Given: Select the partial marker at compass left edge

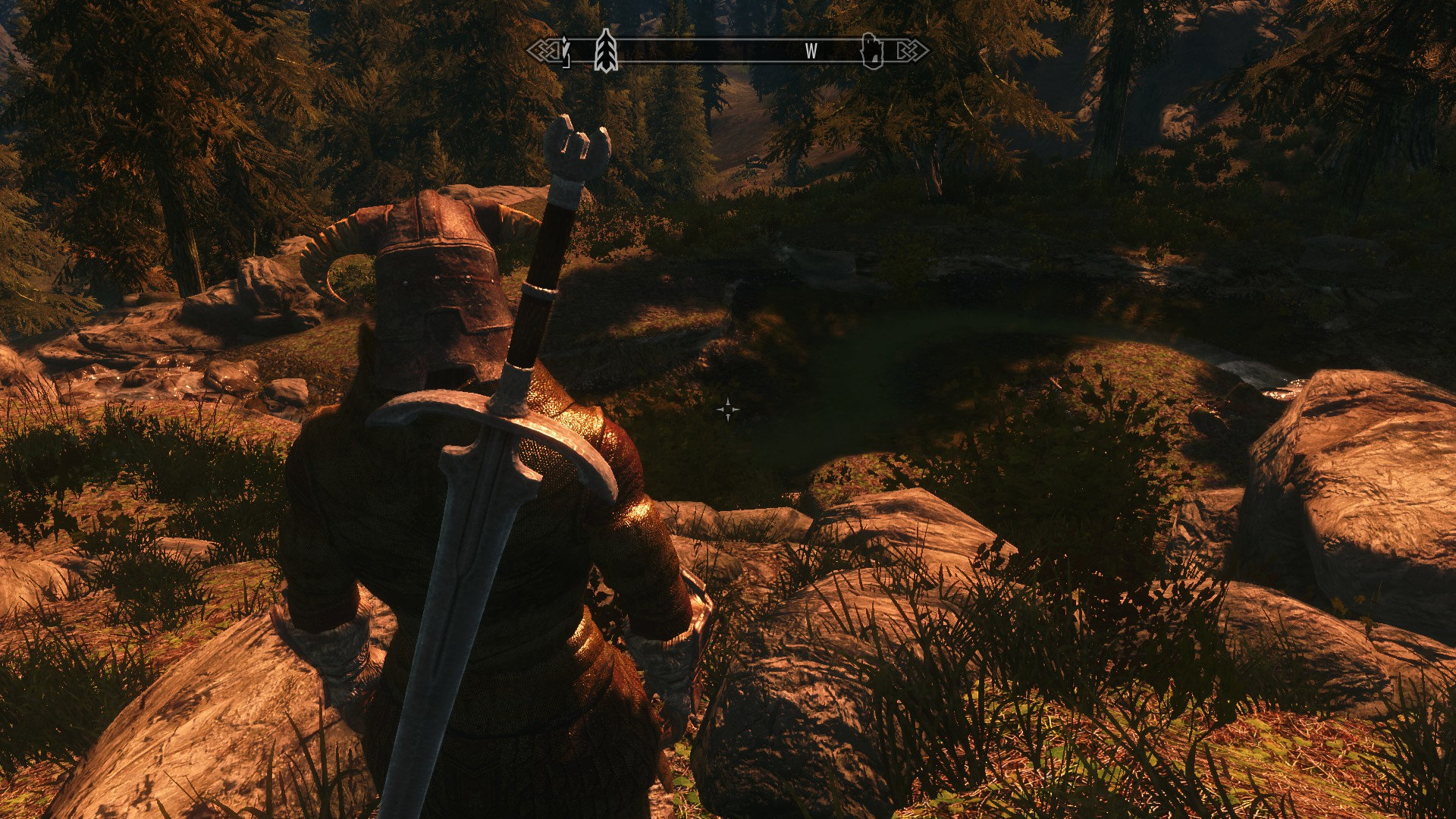Looking at the screenshot, I should 564,52.
